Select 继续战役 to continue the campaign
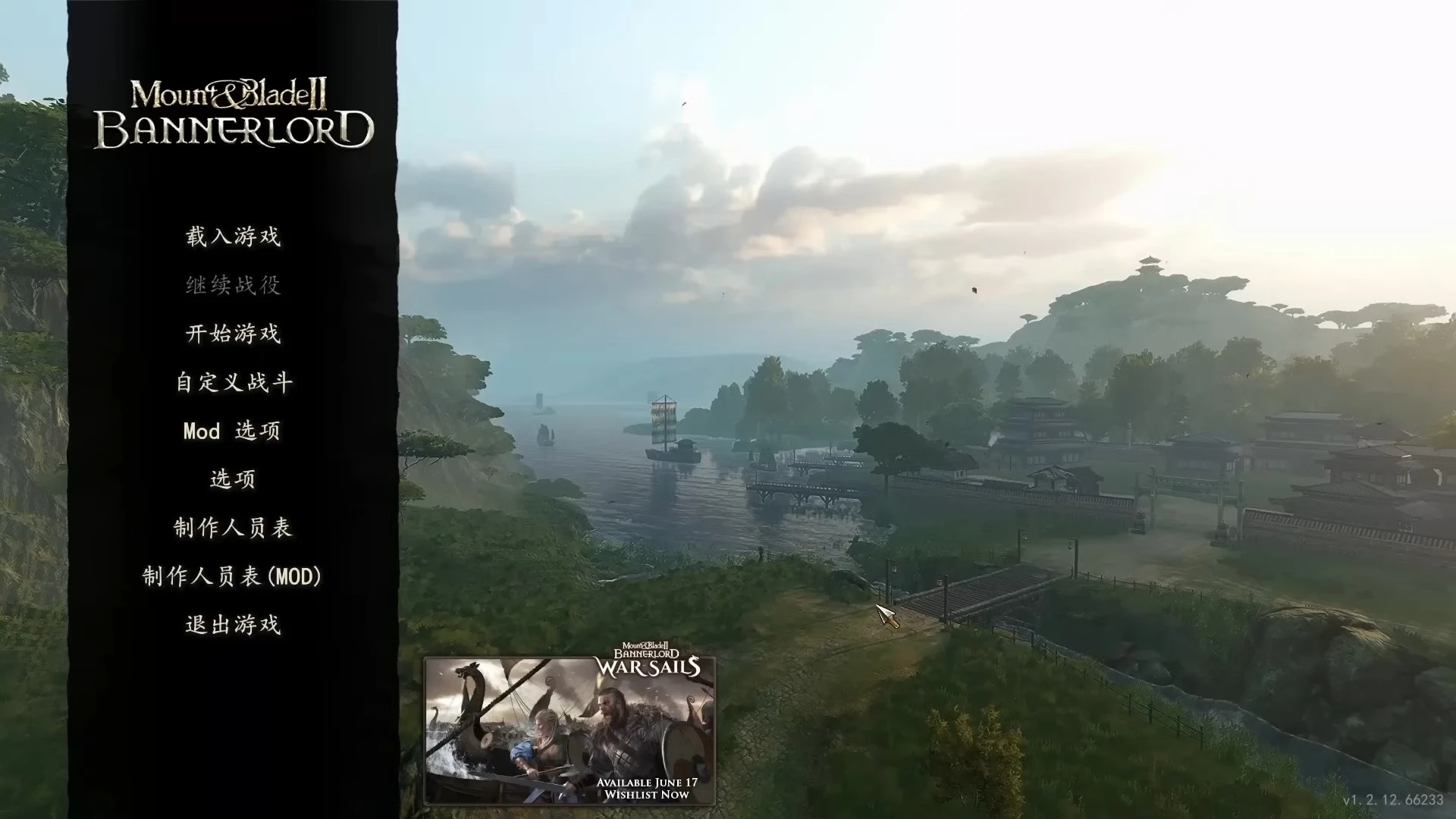This screenshot has width=1456, height=819. (231, 286)
